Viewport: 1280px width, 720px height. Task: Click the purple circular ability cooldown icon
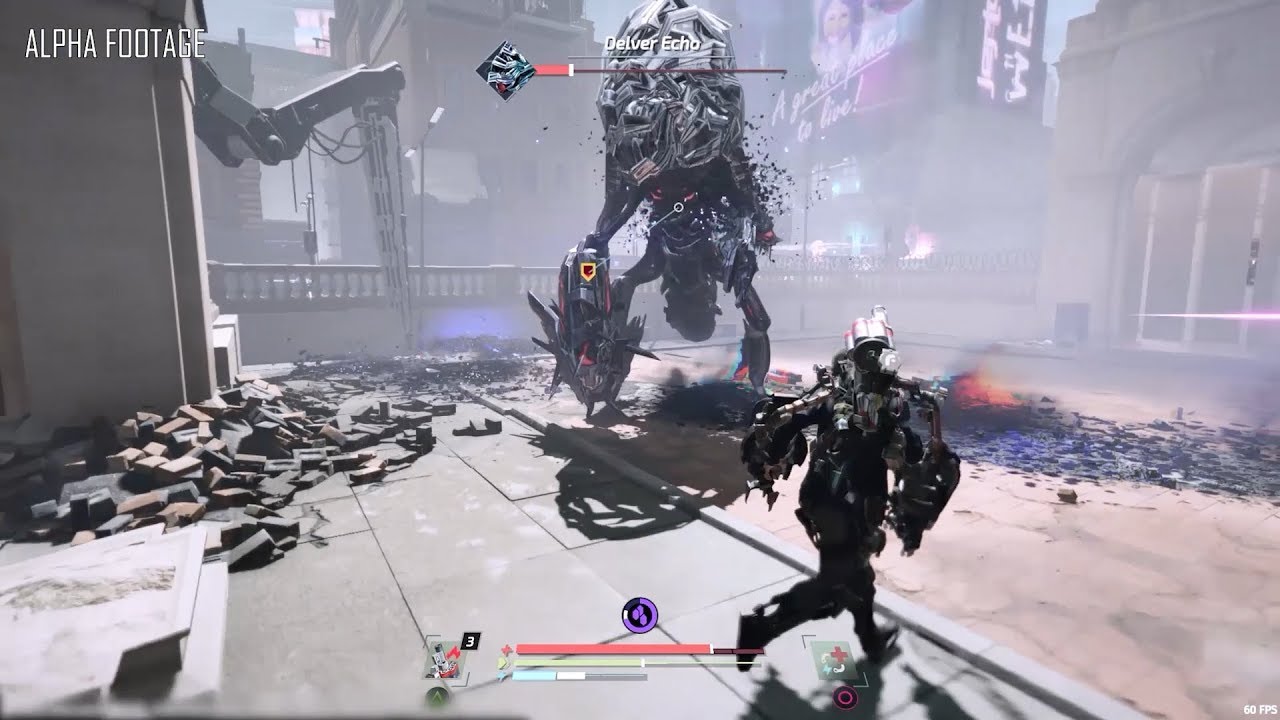(x=638, y=613)
